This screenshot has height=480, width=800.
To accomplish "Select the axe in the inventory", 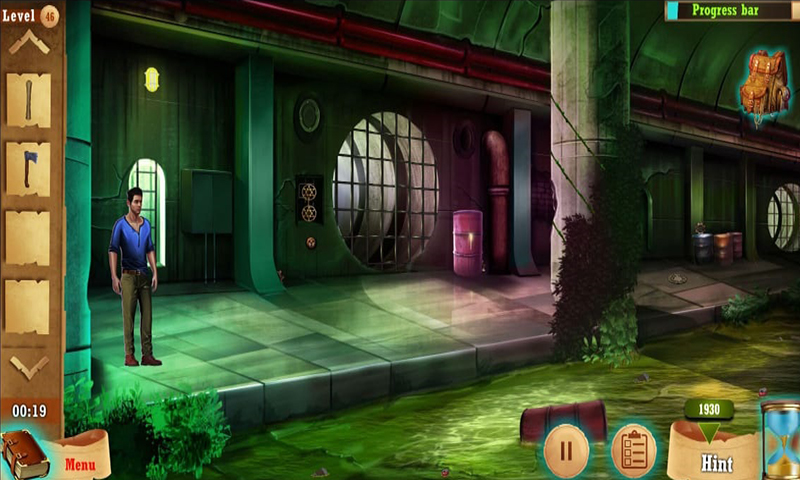I will click(28, 168).
